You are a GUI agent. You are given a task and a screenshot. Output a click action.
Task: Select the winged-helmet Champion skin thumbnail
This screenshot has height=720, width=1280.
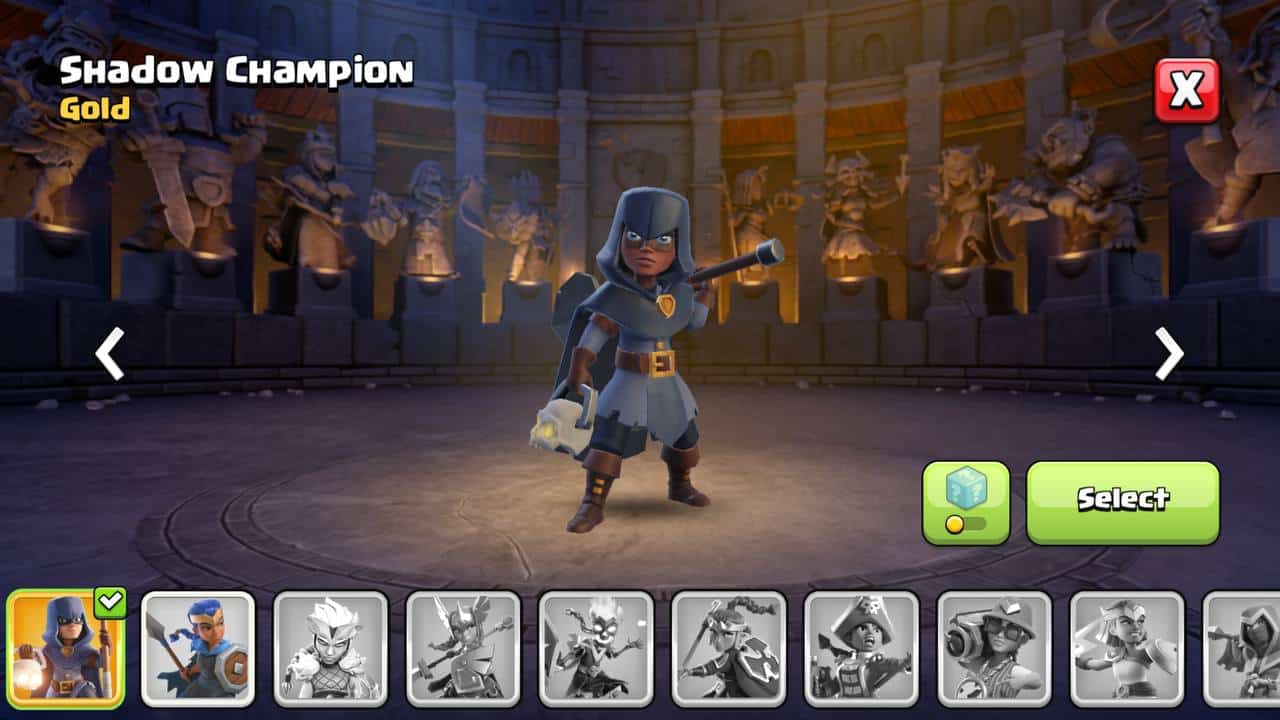pyautogui.click(x=464, y=648)
